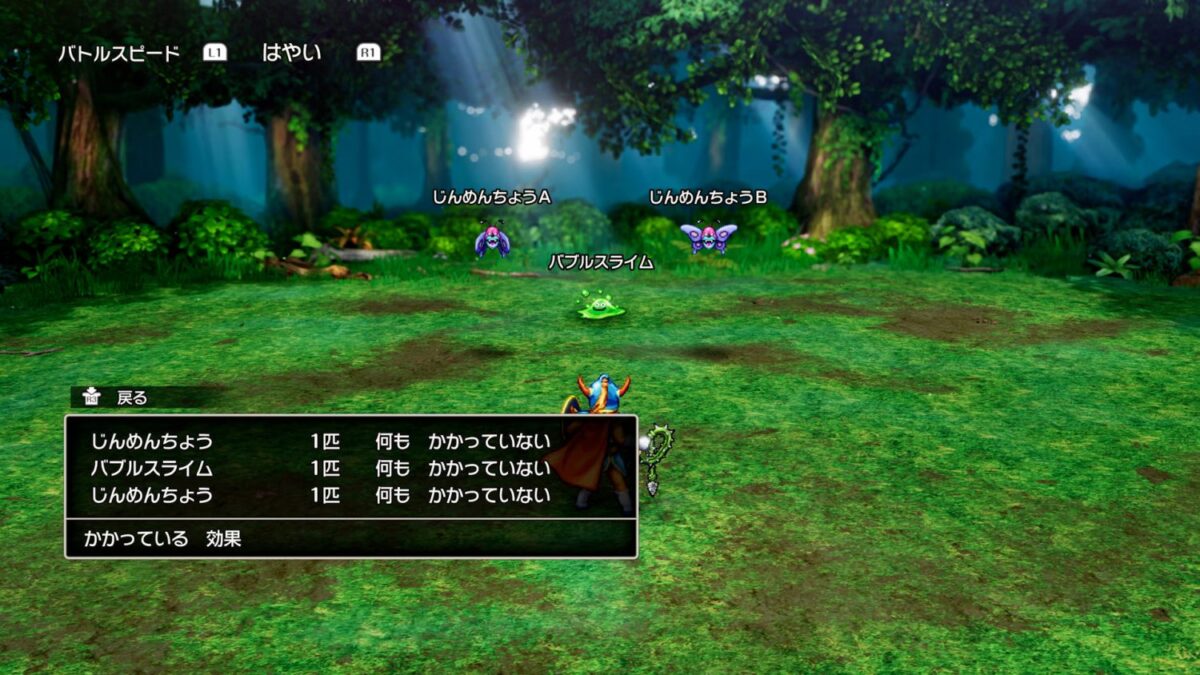Go back using the 戻る option

click(131, 398)
